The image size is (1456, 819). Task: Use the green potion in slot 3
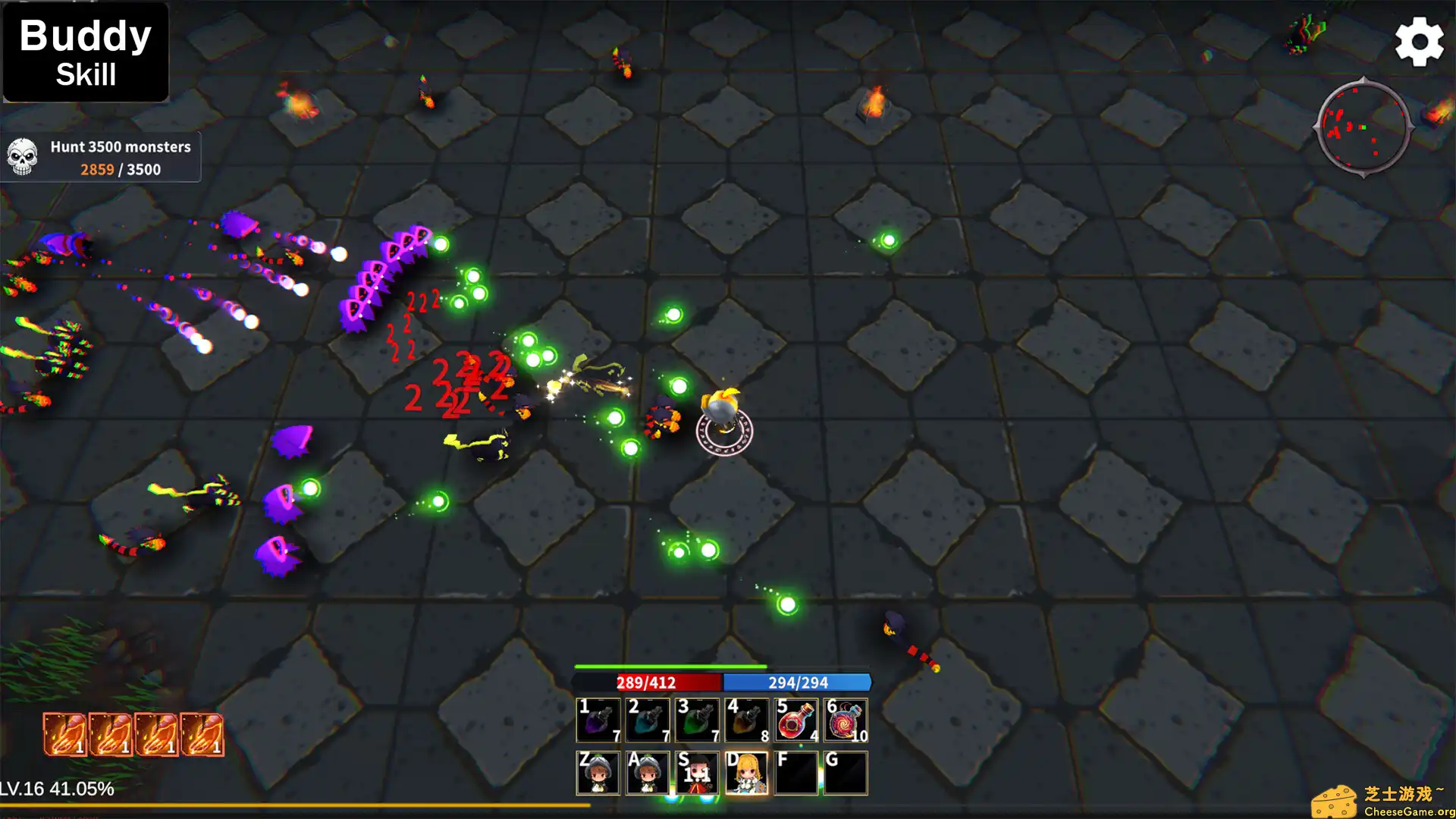697,720
